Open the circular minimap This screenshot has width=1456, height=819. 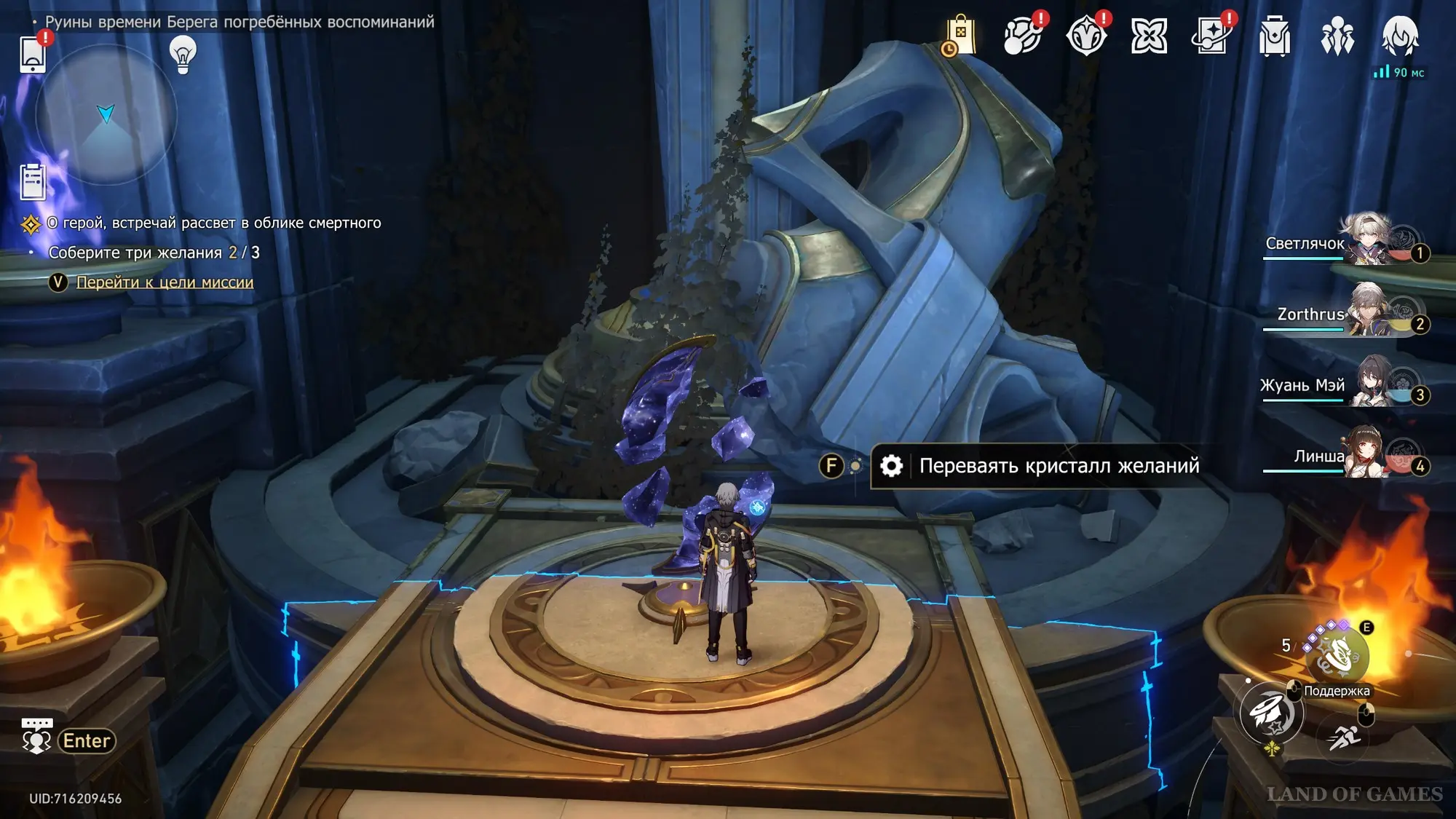pos(106,114)
